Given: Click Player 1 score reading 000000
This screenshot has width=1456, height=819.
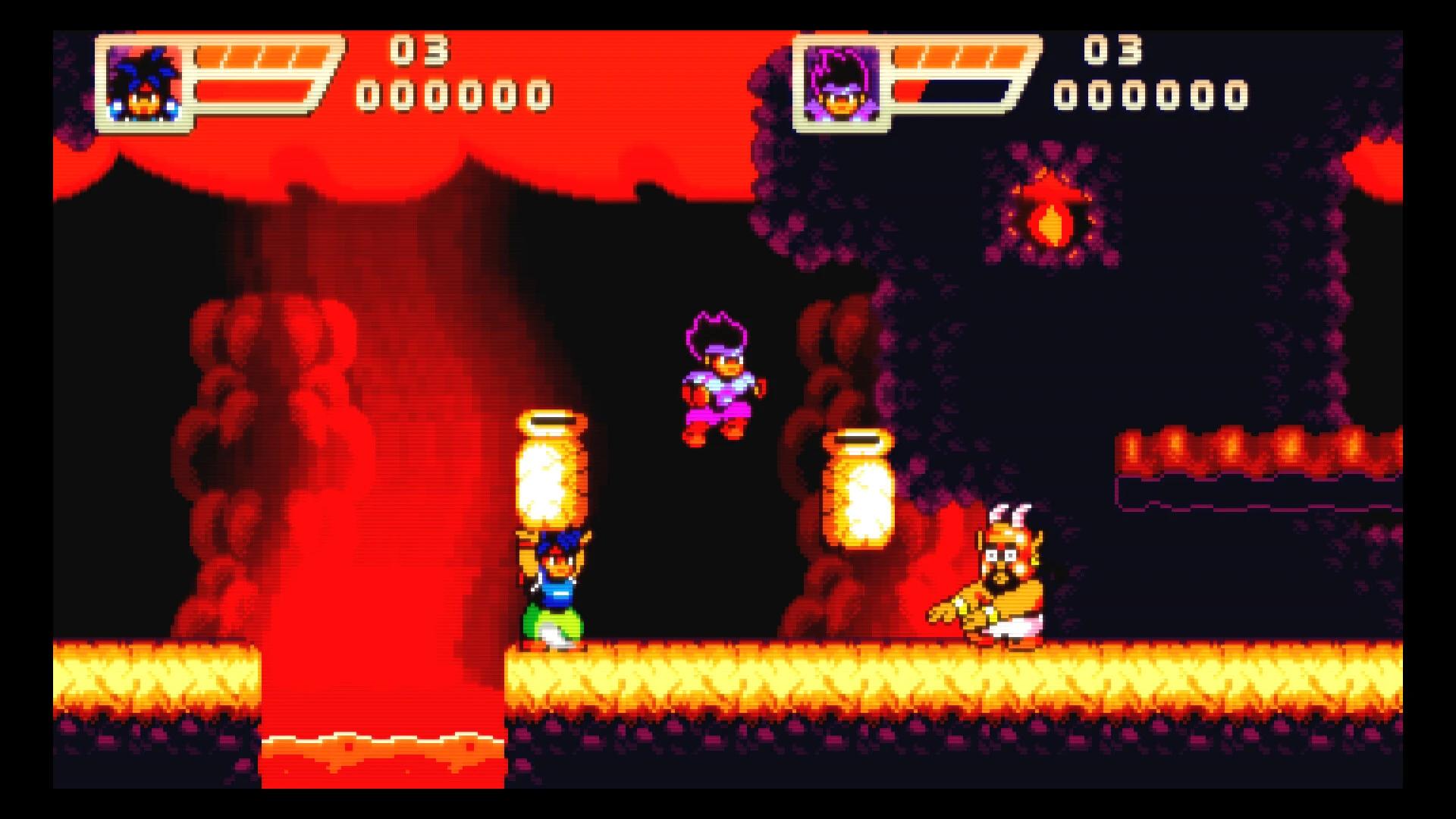Looking at the screenshot, I should 455,94.
